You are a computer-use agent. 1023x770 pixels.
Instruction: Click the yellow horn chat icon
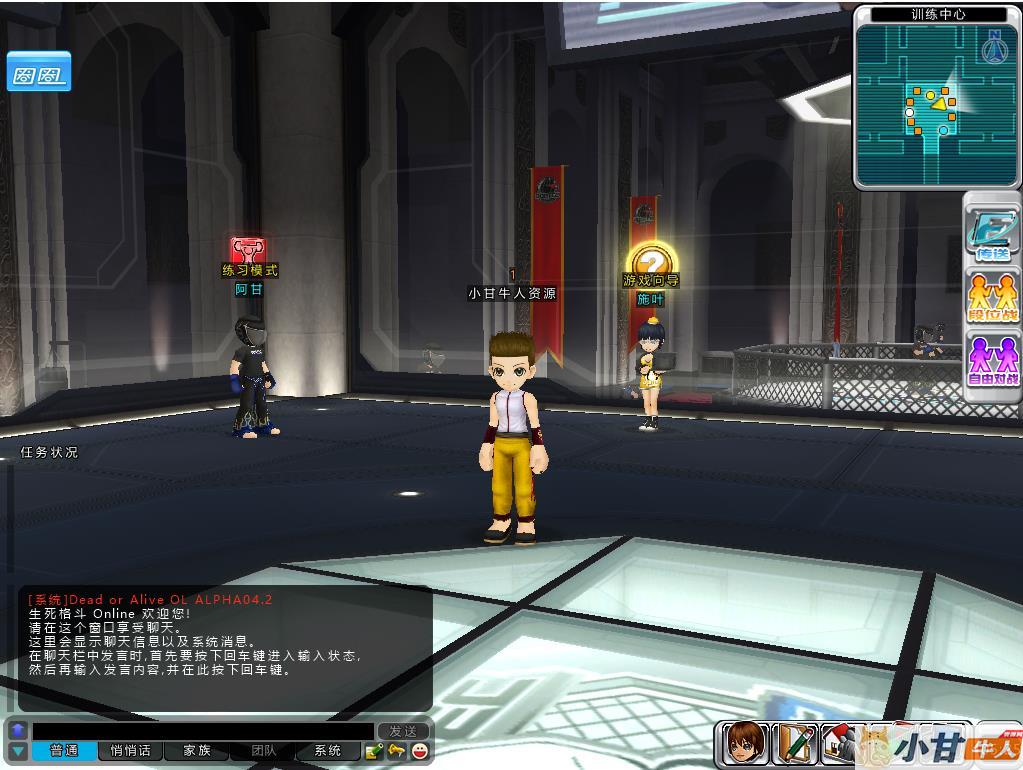coord(397,751)
